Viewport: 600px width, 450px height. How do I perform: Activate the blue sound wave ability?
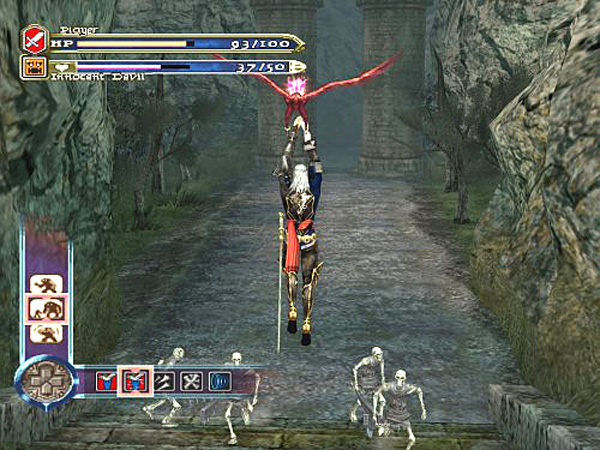217,381
